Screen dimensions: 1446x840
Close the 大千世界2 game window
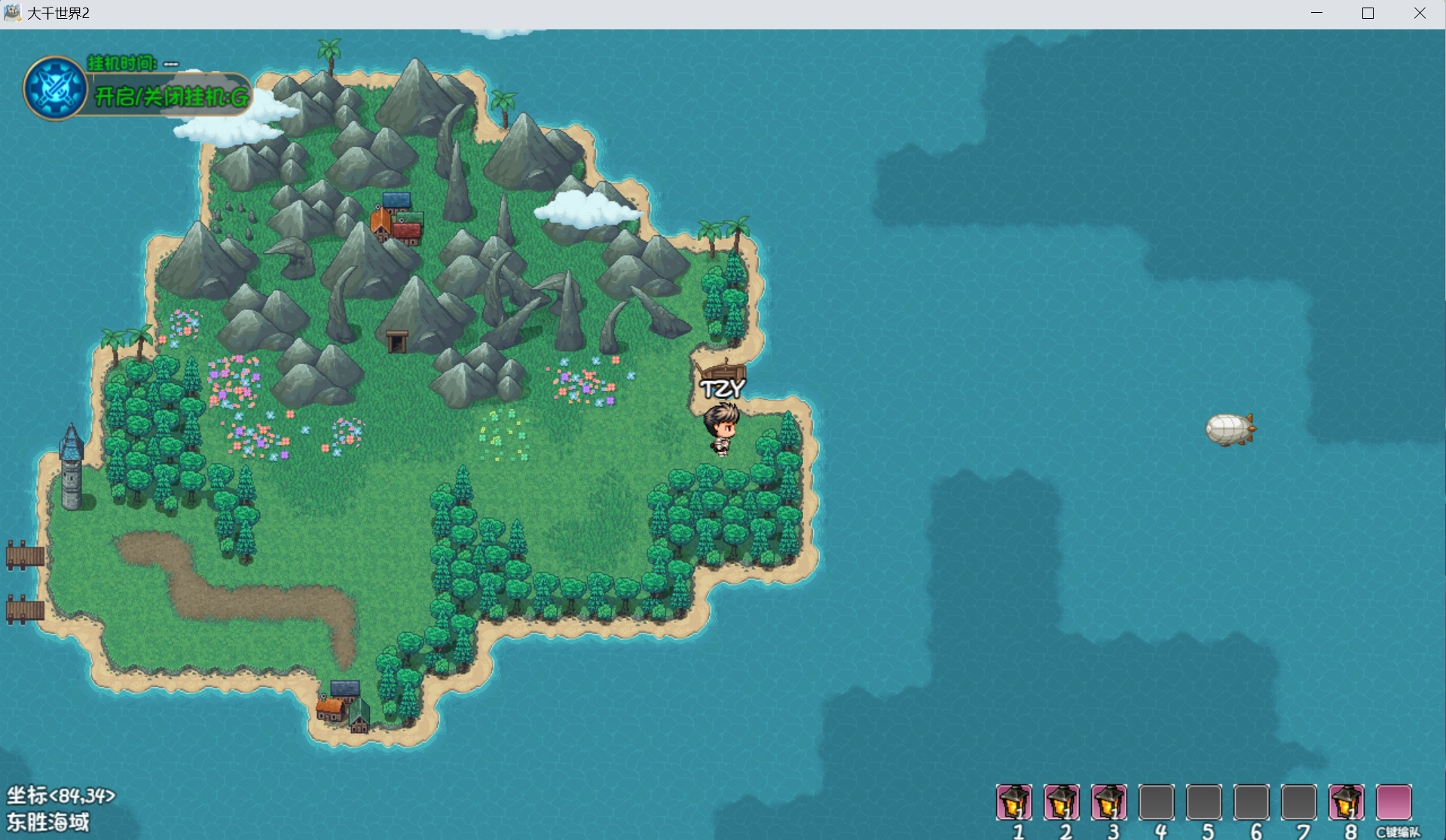click(1420, 14)
